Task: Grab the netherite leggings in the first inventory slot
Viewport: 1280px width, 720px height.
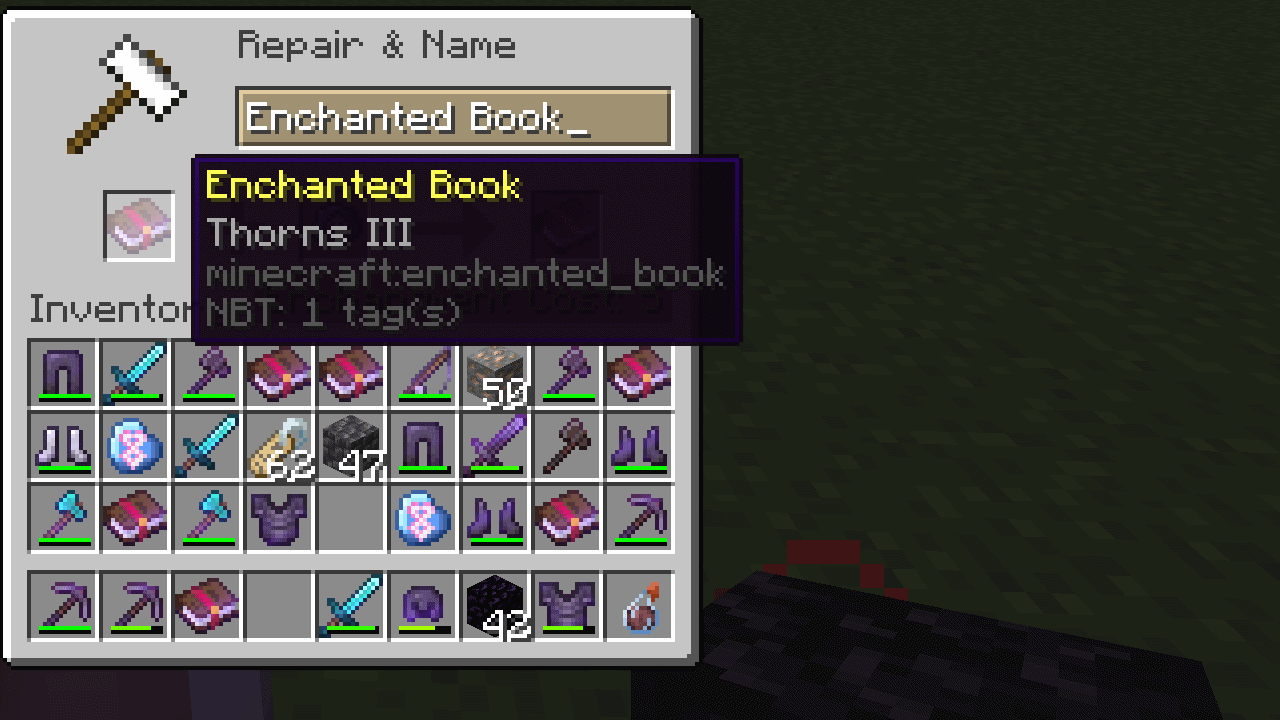Action: pyautogui.click(x=62, y=375)
